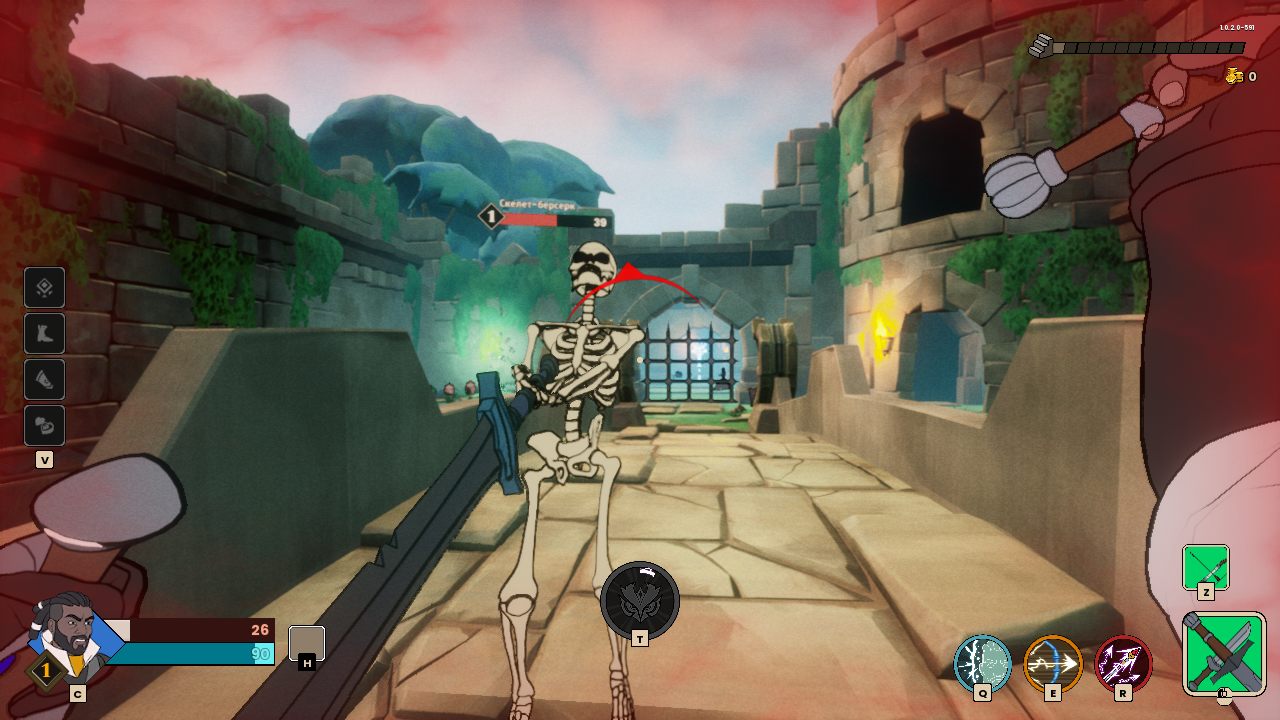Trigger the red multi-arrow ability

(1124, 664)
